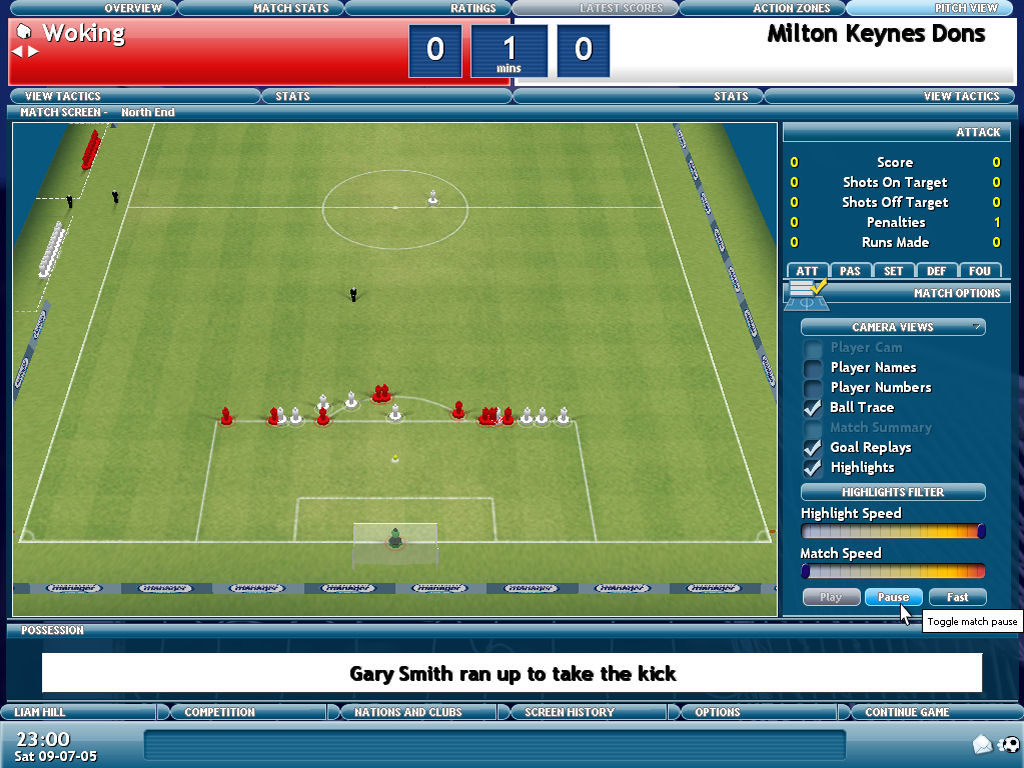
Task: Click the Pause match button
Action: (893, 597)
